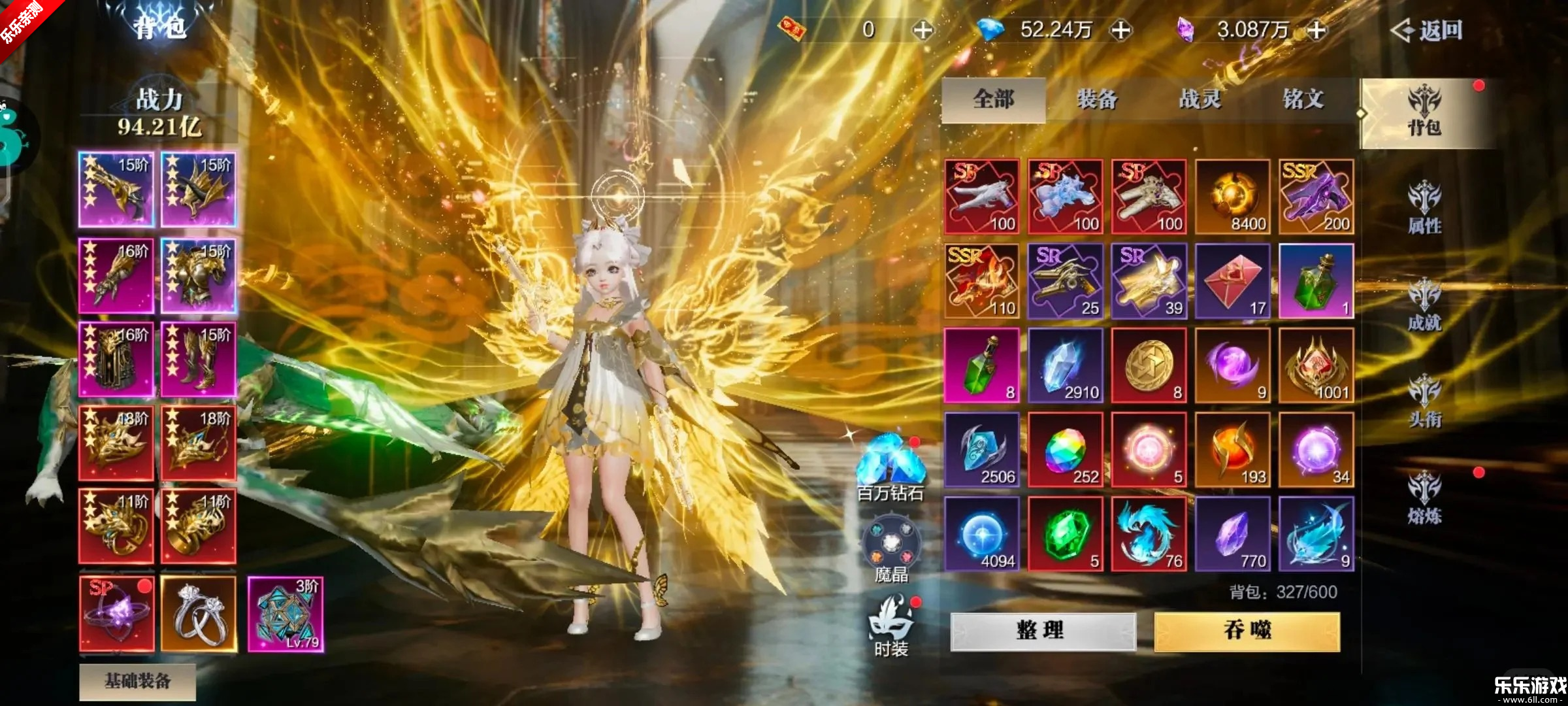Open the 铭文 inscription tab

1303,99
